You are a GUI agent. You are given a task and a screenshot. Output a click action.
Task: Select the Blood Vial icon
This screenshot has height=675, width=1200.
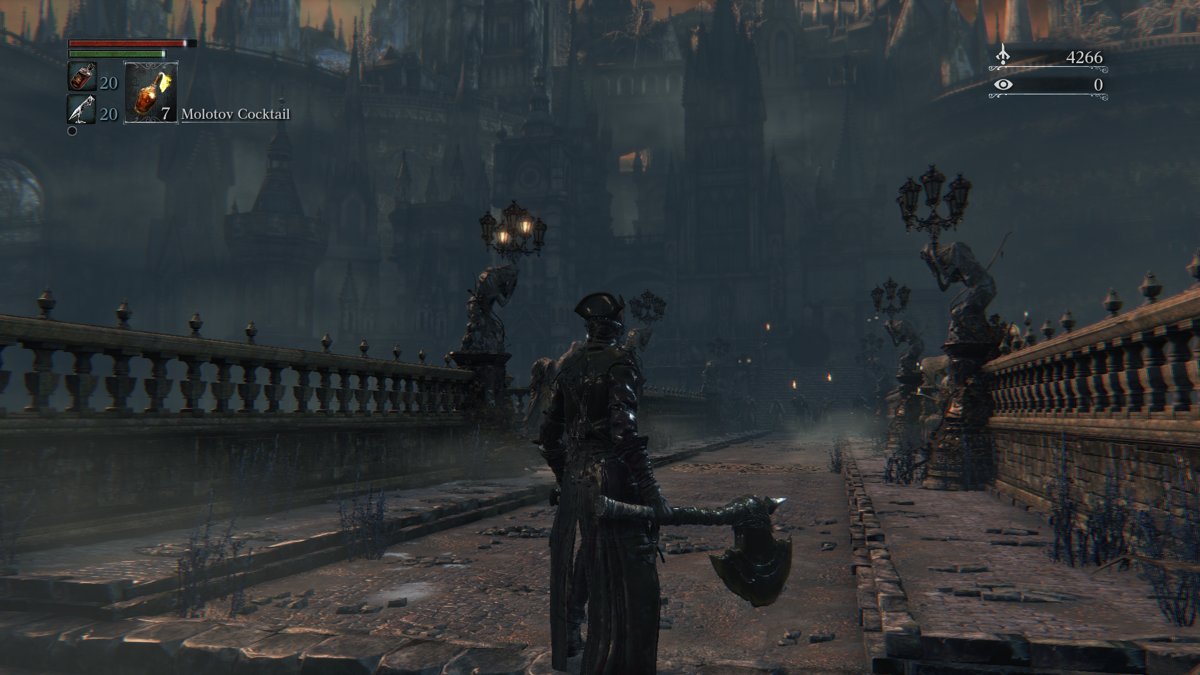(81, 77)
